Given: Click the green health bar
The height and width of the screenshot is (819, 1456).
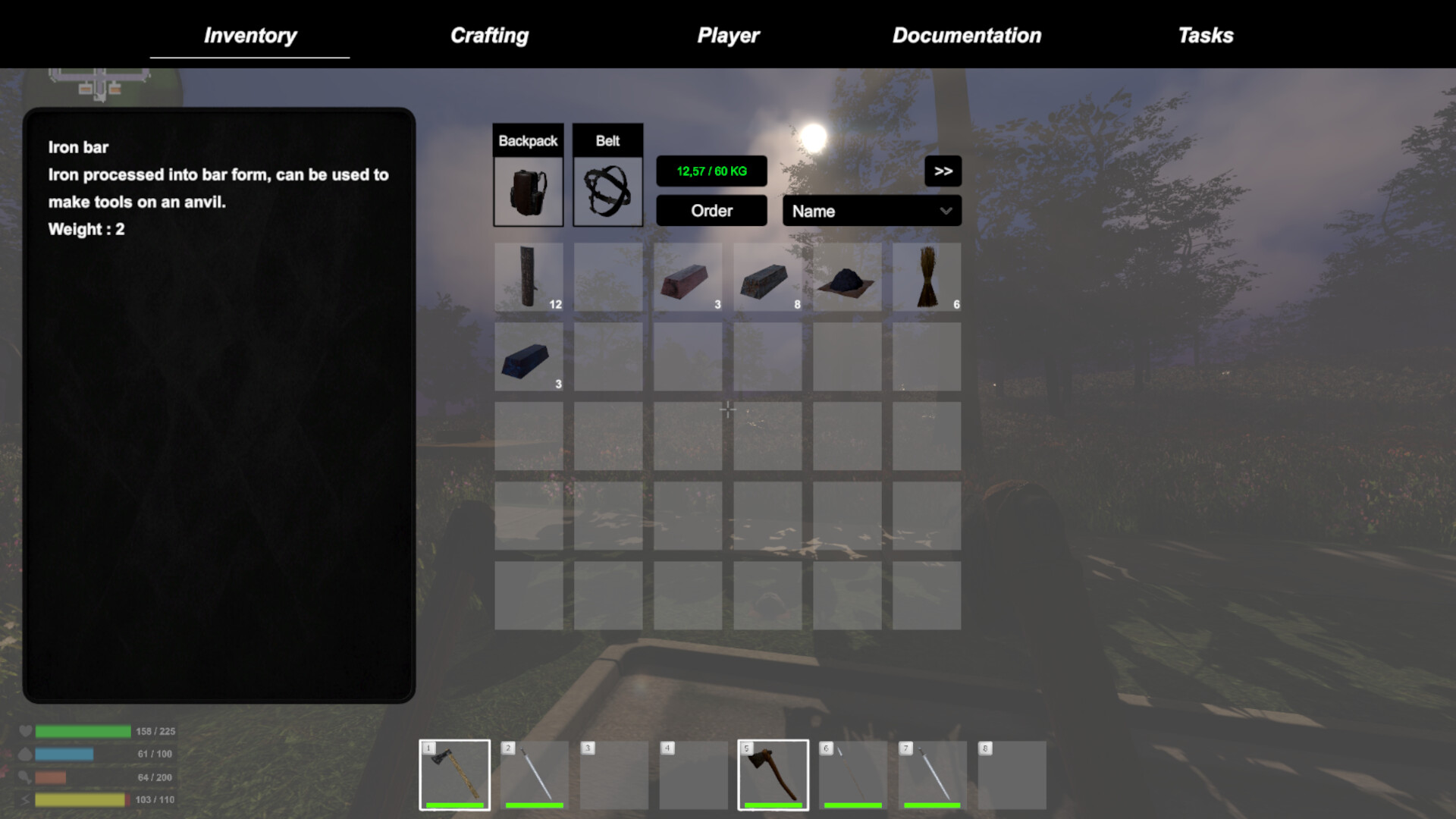Looking at the screenshot, I should [83, 731].
